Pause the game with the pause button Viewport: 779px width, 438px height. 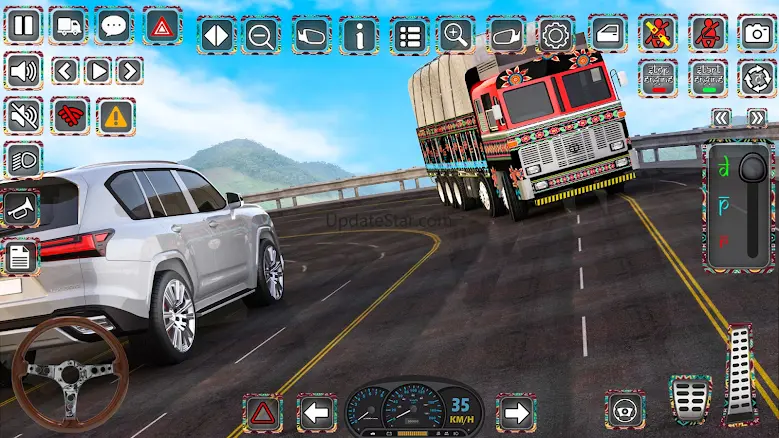[x=23, y=25]
